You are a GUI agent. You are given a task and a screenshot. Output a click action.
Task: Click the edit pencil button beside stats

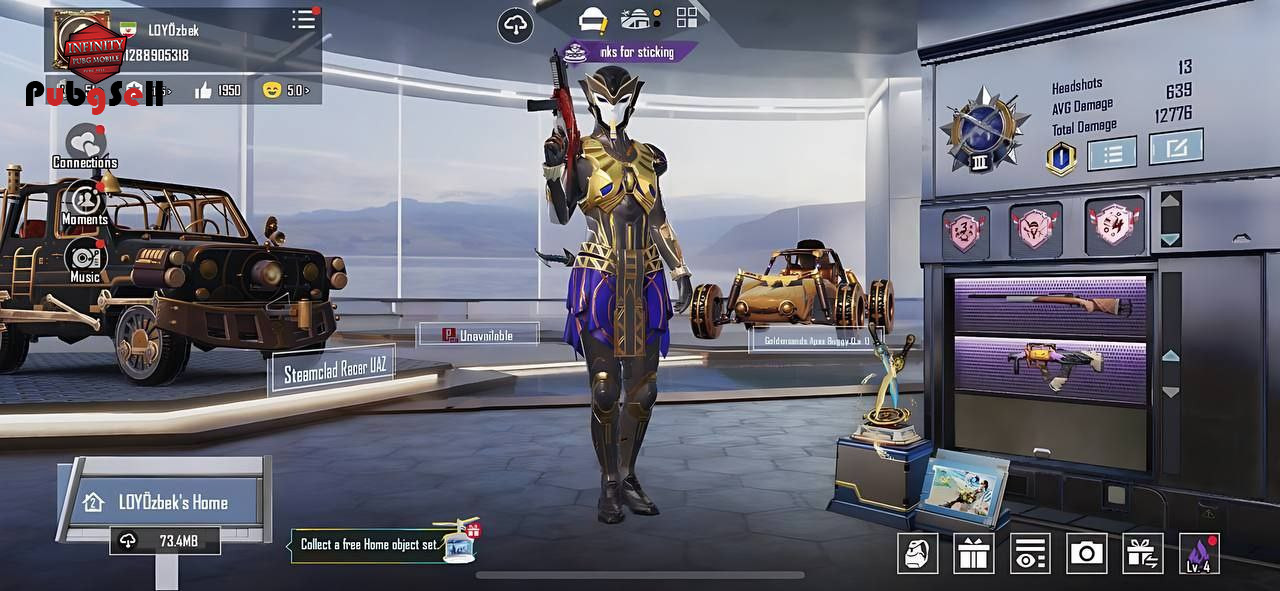click(1176, 148)
